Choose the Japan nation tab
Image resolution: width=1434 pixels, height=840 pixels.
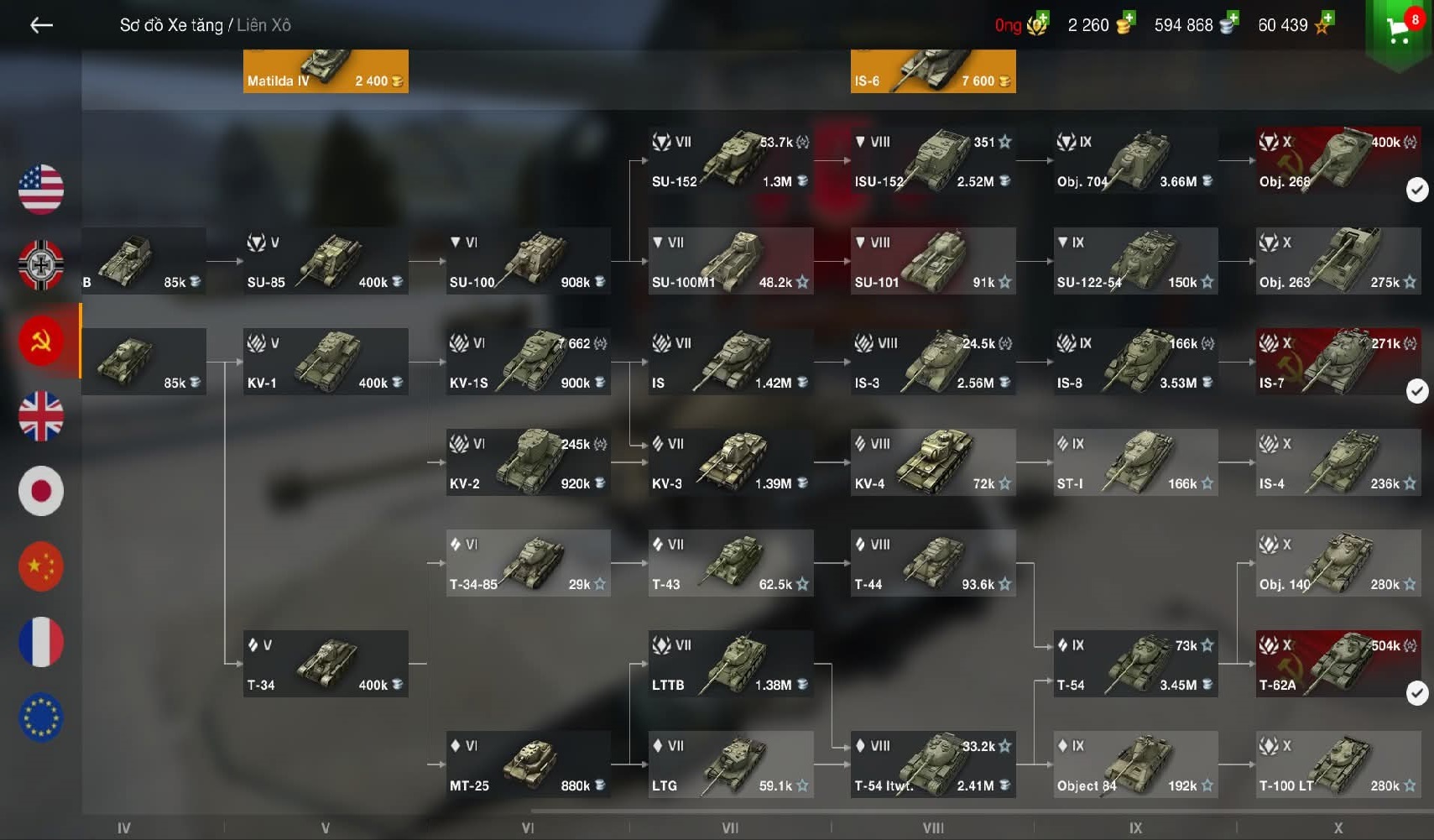coord(41,491)
